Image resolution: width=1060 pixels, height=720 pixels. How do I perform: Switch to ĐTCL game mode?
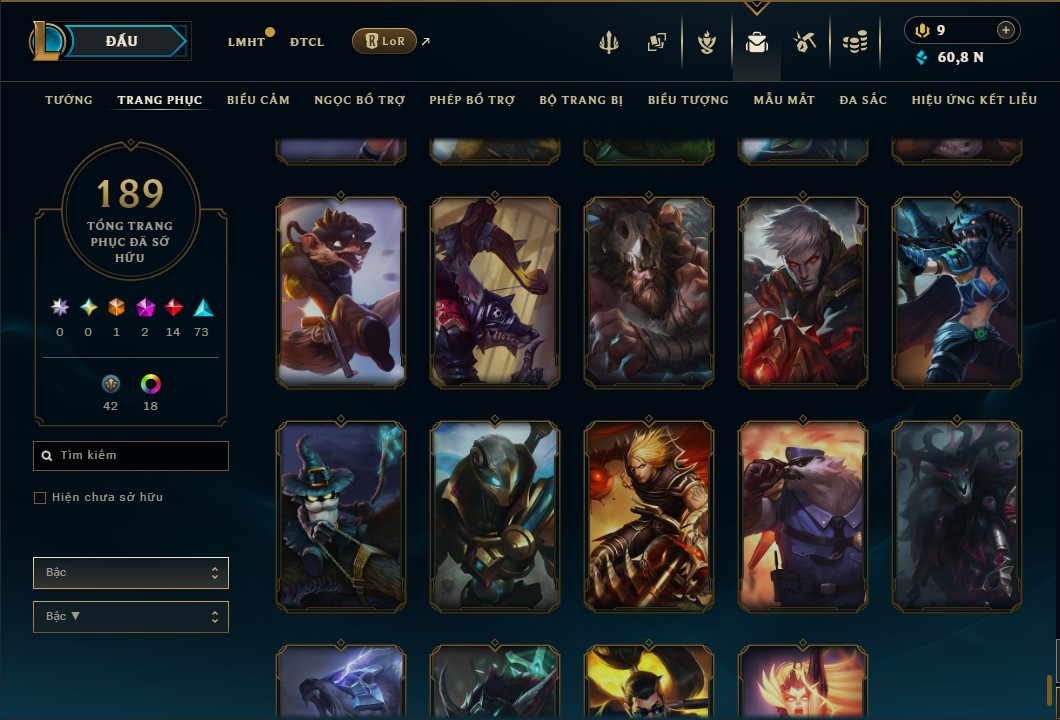[x=307, y=42]
